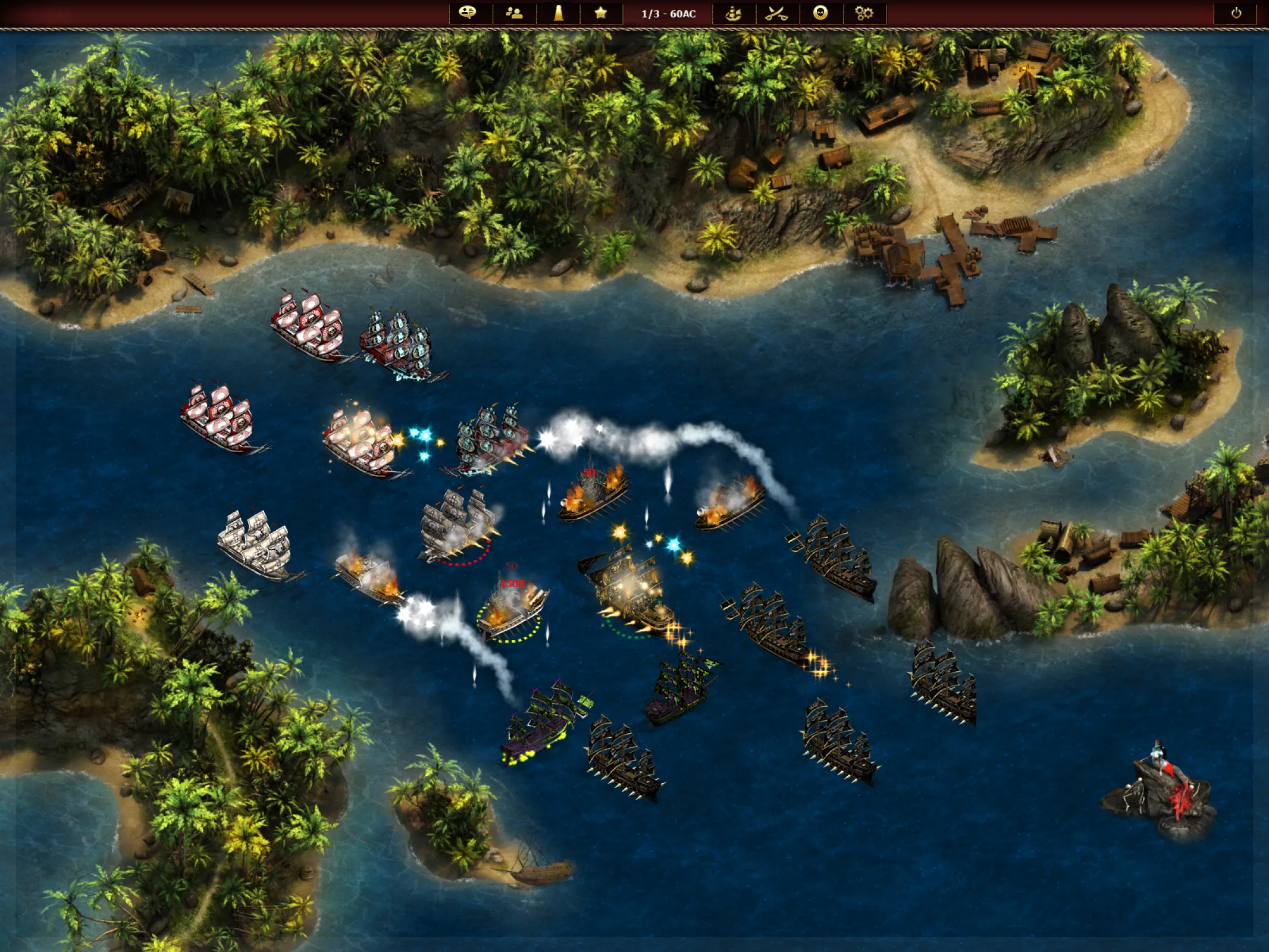Quit using the power button
The width and height of the screenshot is (1269, 952).
(1236, 13)
